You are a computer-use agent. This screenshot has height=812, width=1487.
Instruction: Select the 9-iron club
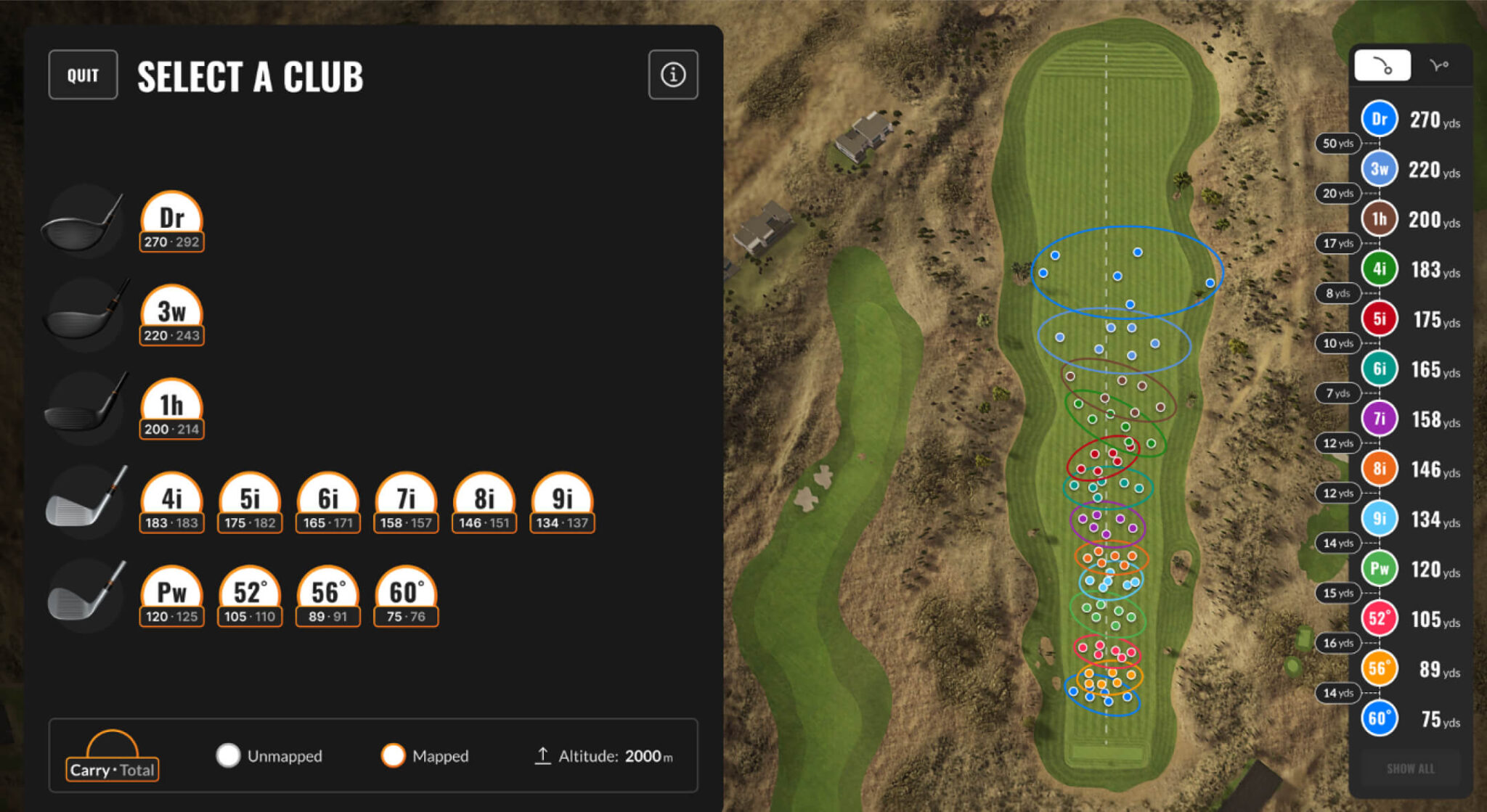coord(563,503)
